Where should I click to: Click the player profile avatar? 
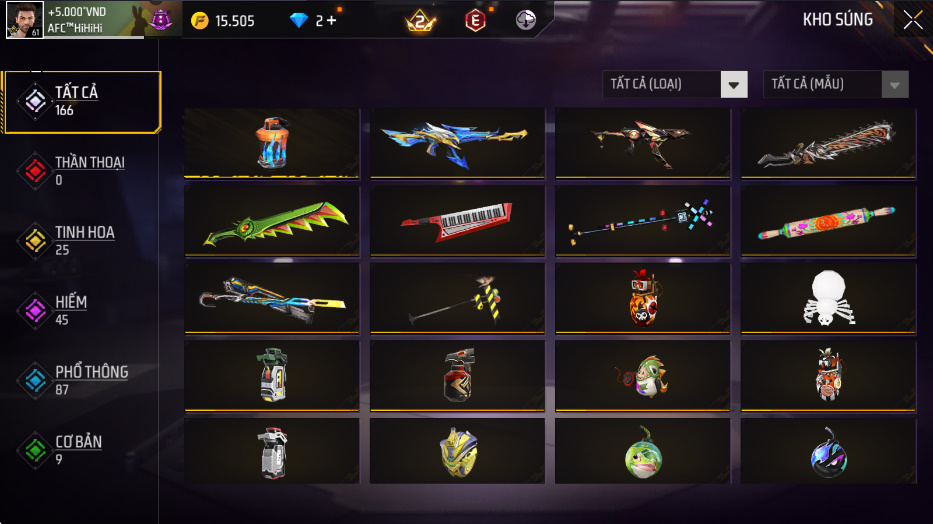coord(24,20)
